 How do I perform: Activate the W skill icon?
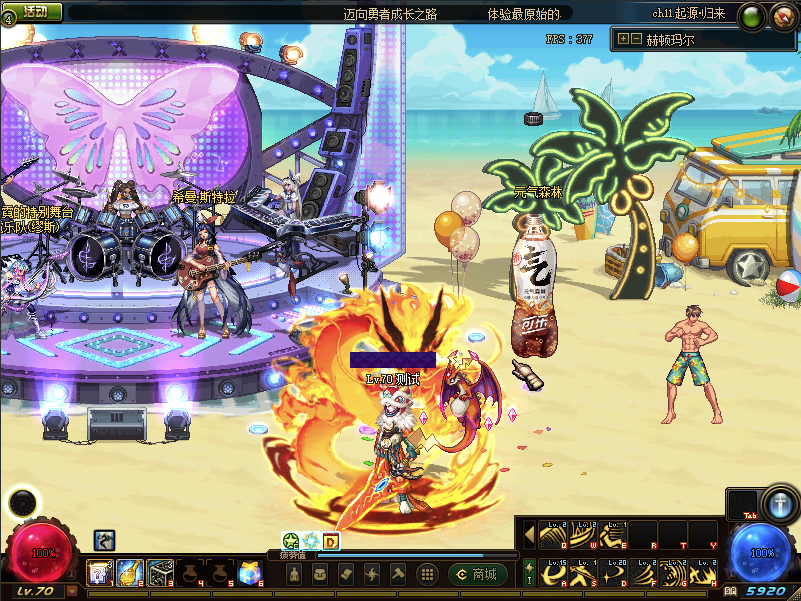click(x=584, y=536)
